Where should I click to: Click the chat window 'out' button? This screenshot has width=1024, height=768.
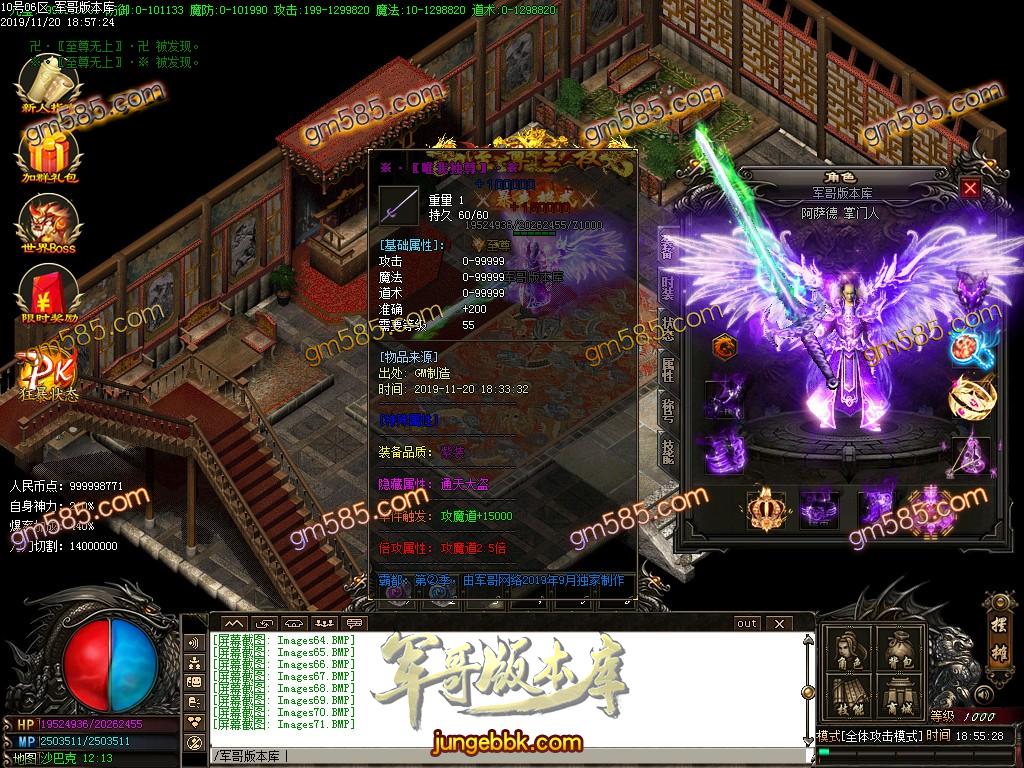(x=746, y=623)
